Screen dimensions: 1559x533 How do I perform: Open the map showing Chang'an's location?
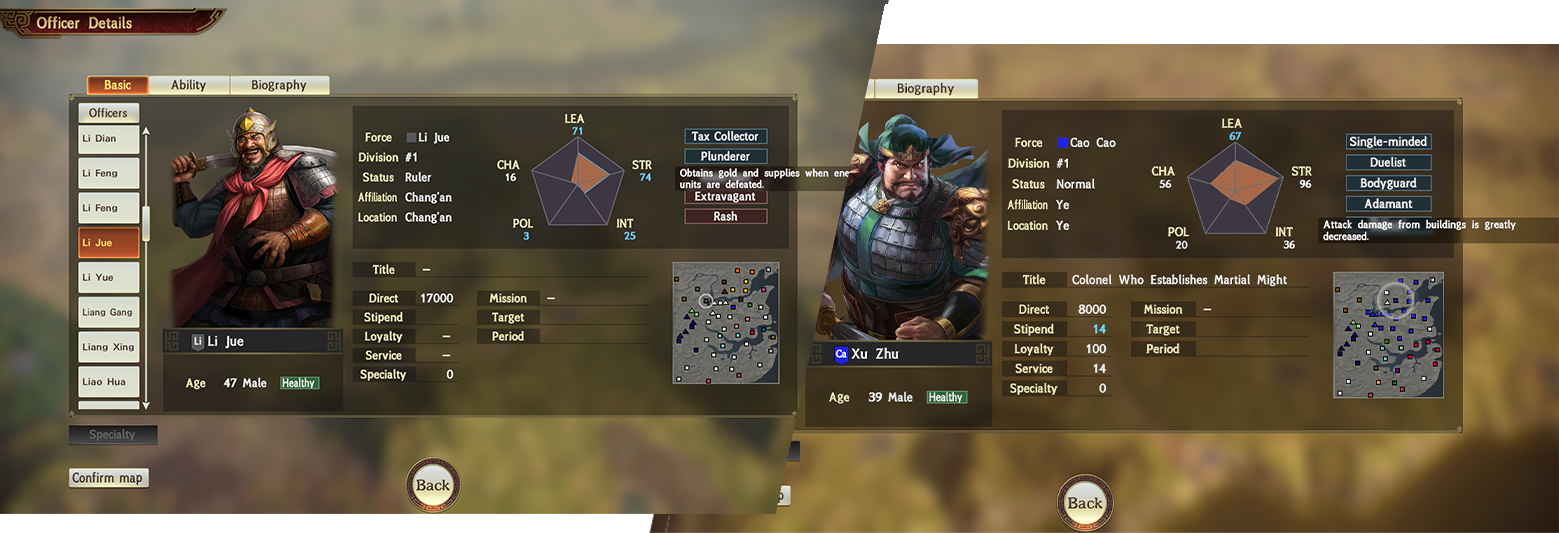click(725, 322)
